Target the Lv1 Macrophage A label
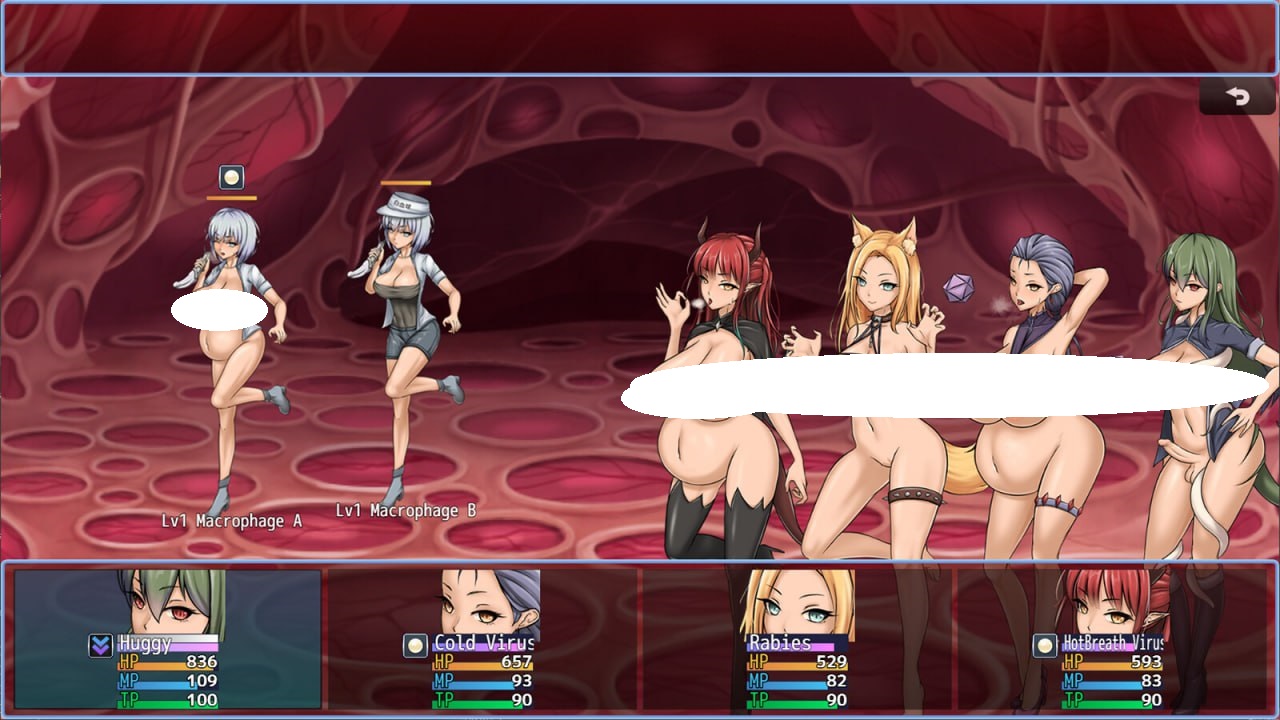 (232, 521)
